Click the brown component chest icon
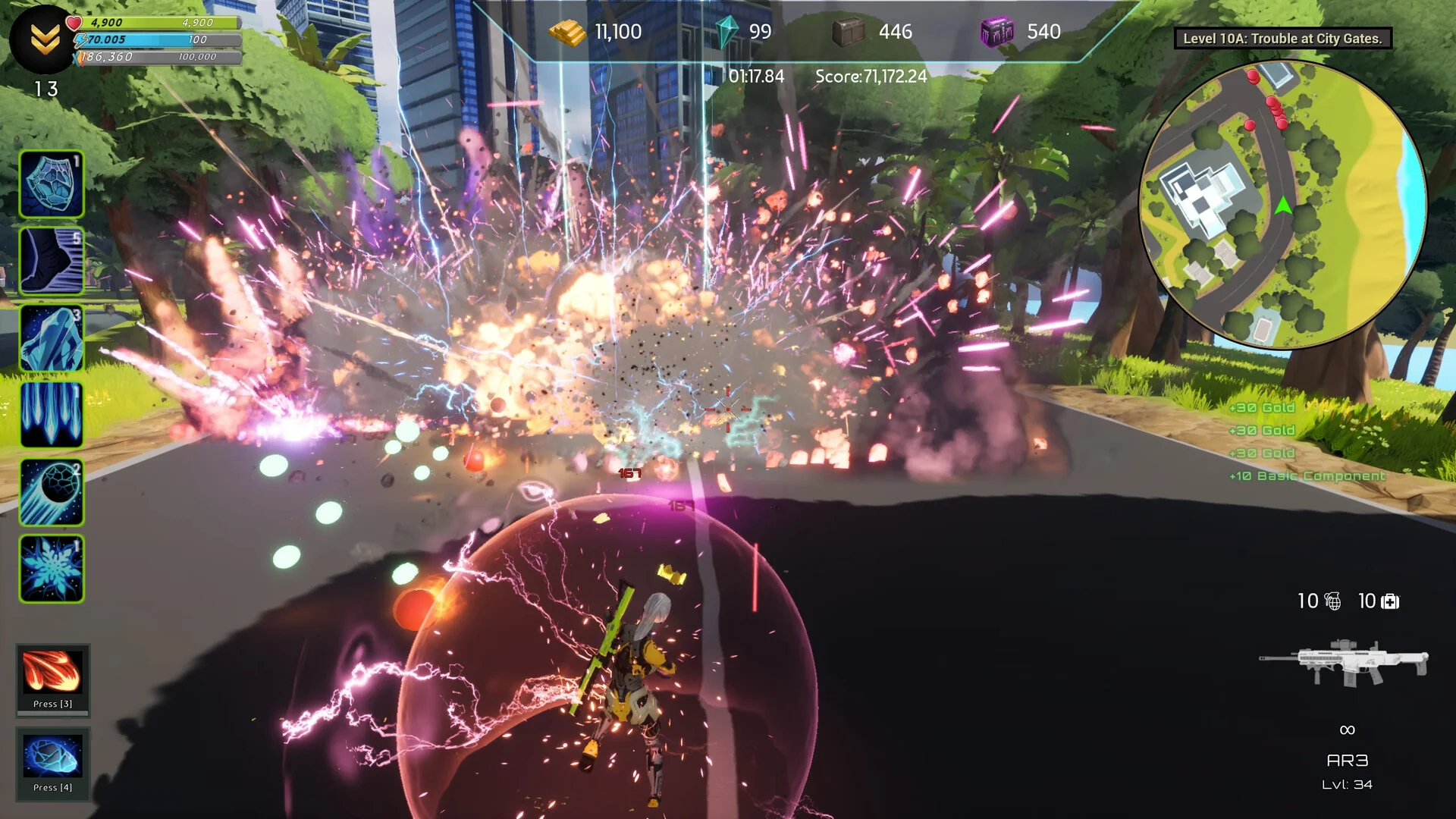1456x819 pixels. click(x=849, y=32)
